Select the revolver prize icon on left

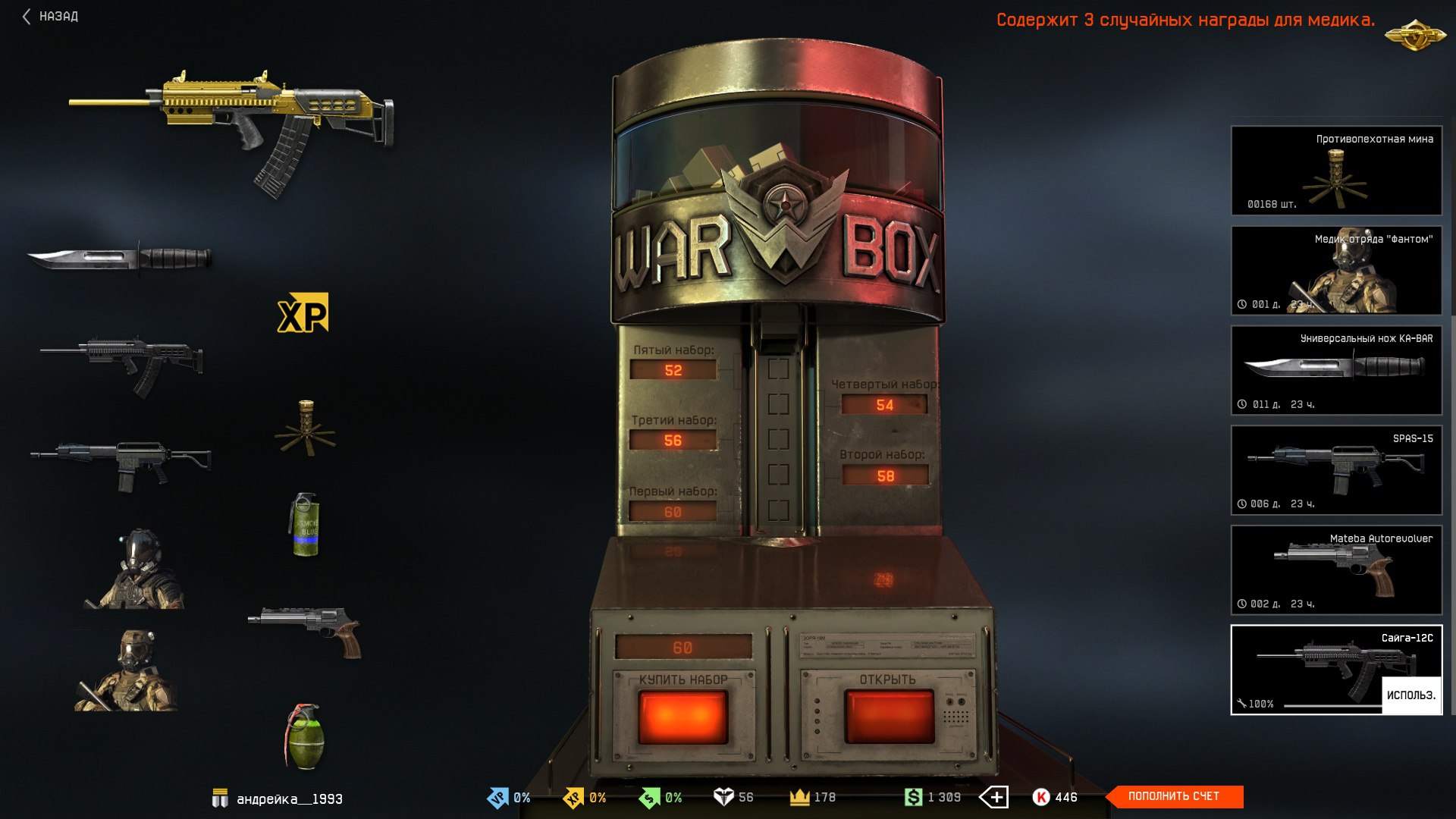click(x=306, y=630)
